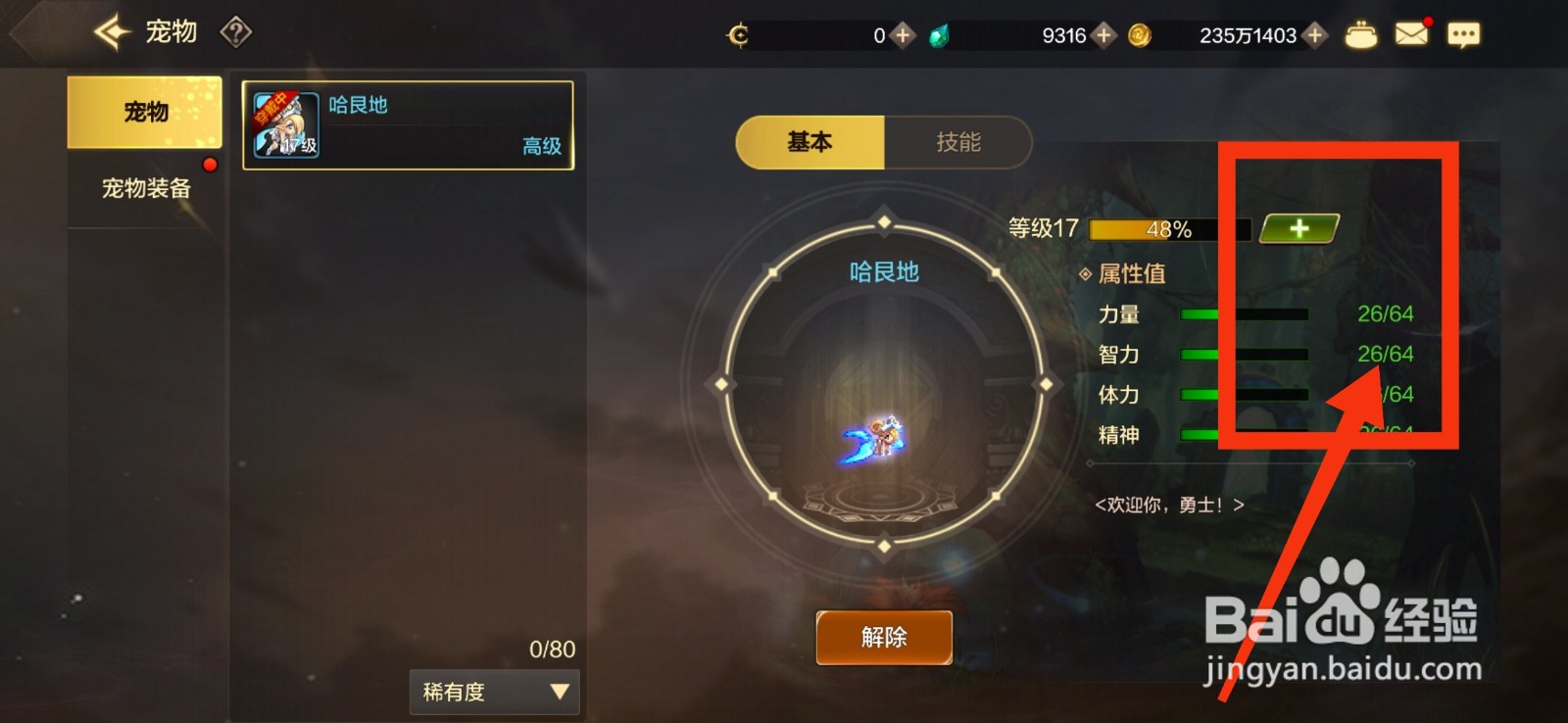Open the chat messages icon
Screen dimensions: 1568x723
pyautogui.click(x=1462, y=32)
